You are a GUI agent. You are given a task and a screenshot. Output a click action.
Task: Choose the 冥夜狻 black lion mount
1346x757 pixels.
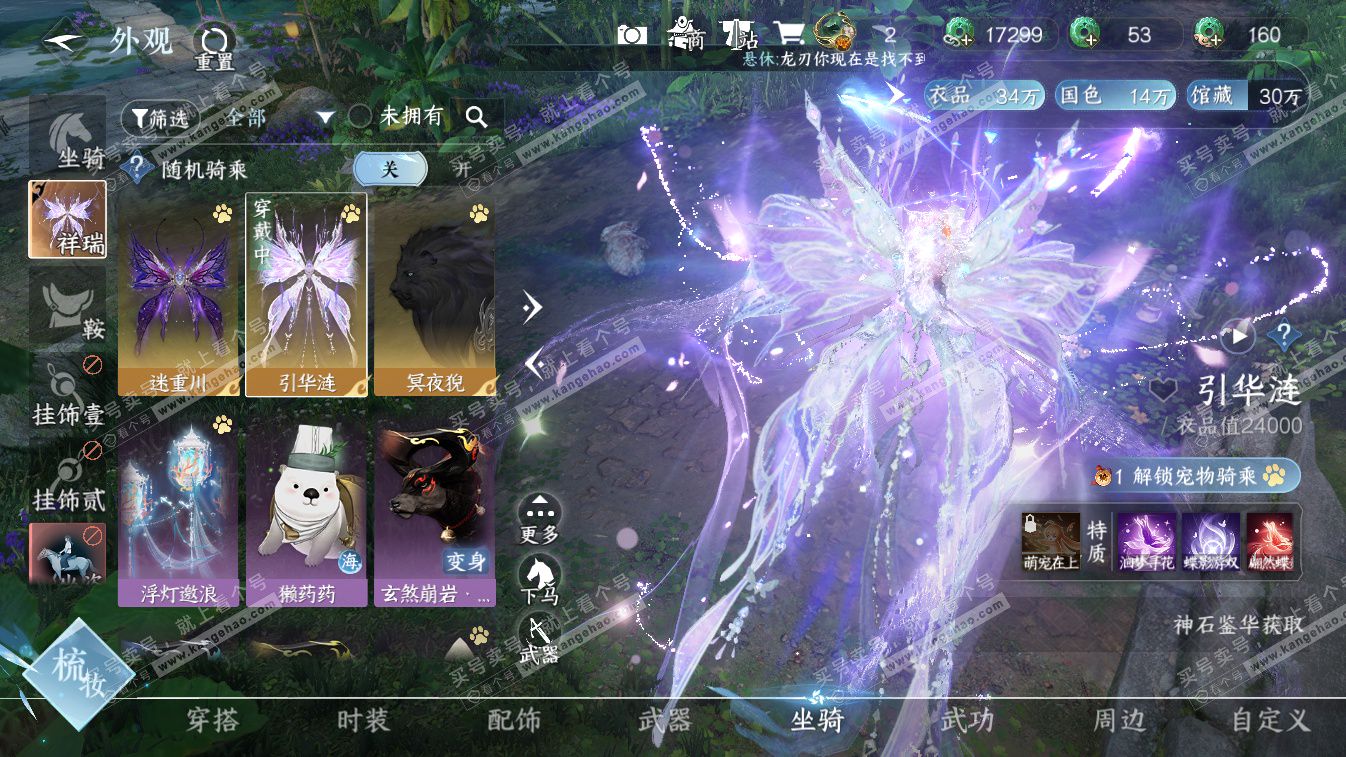click(434, 294)
